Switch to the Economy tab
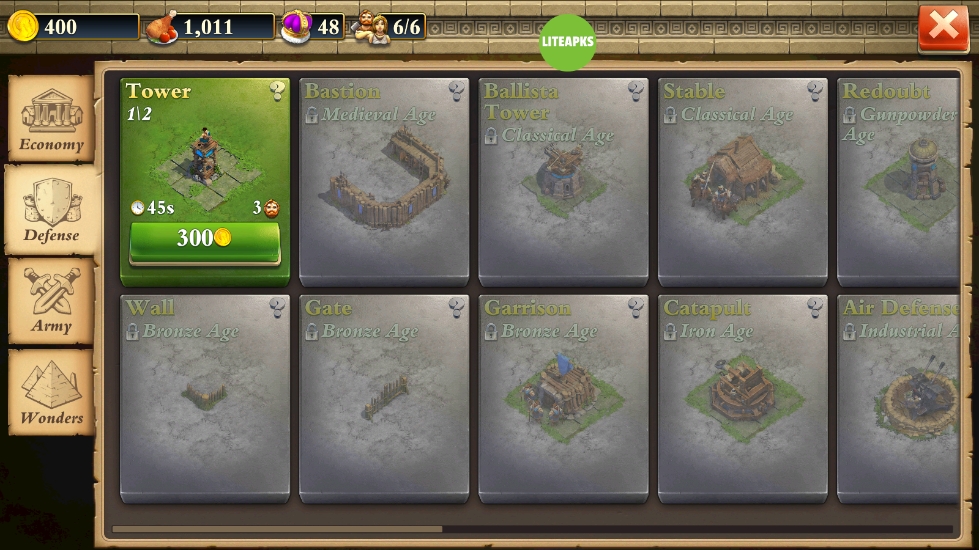 51,120
